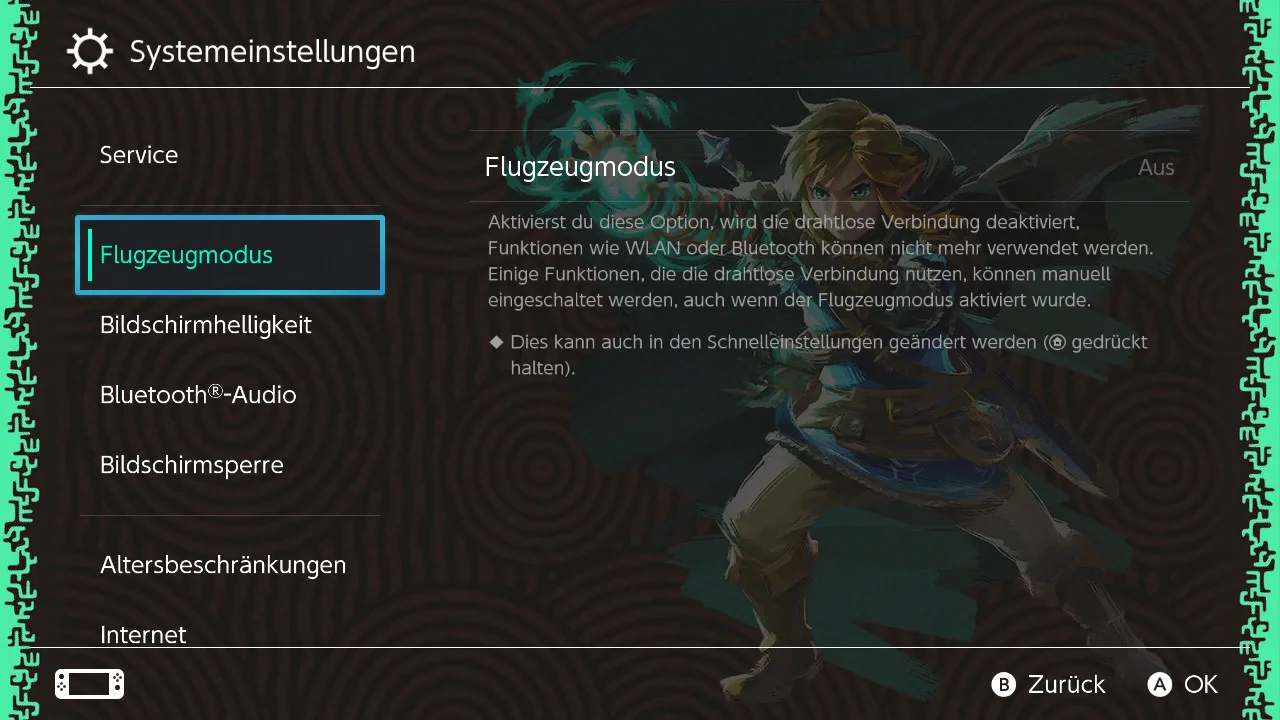The image size is (1280, 720).
Task: Click the controller battery icon
Action: tap(88, 684)
